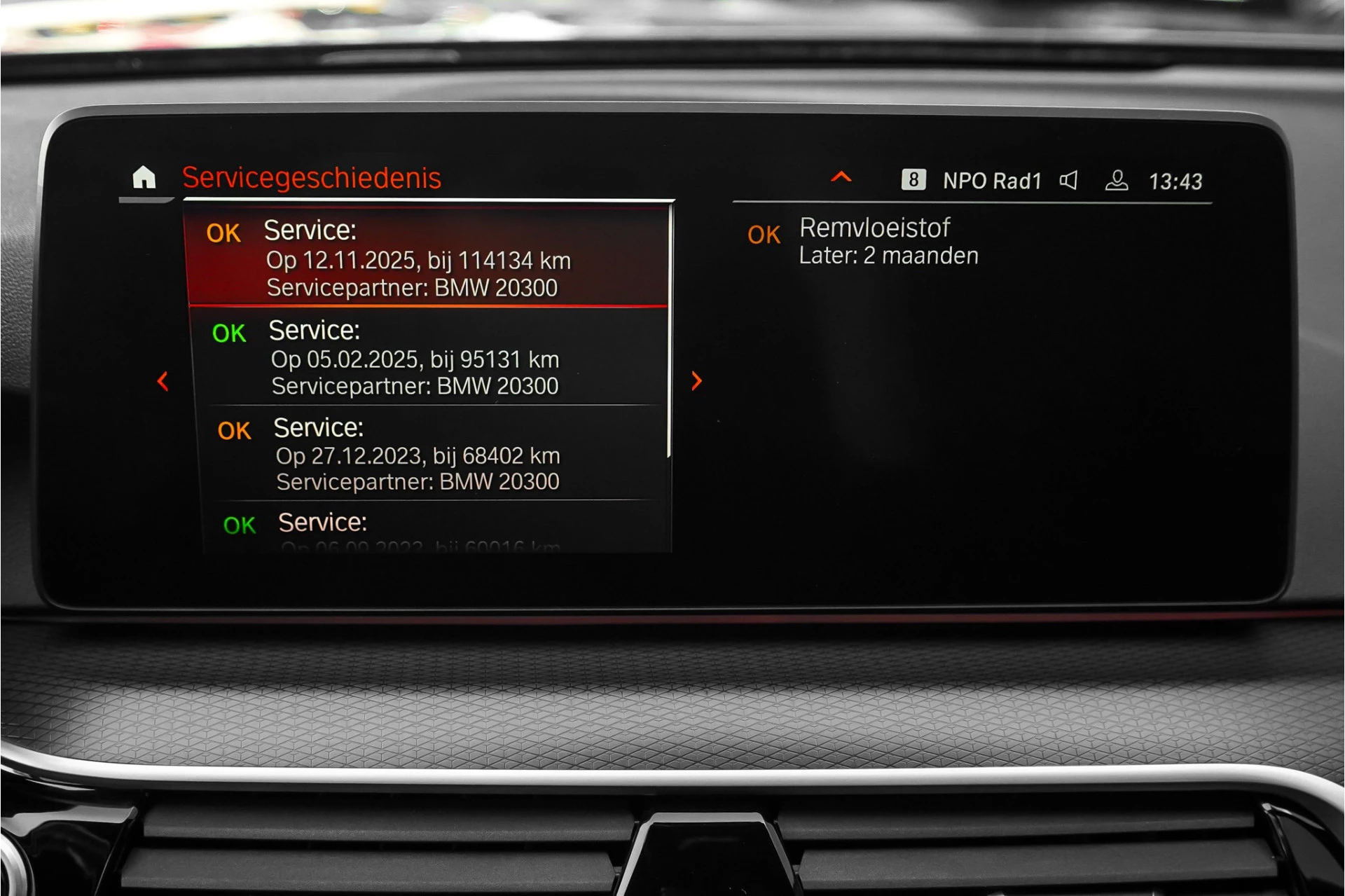Image resolution: width=1345 pixels, height=896 pixels.
Task: Tap the clock showing 13:43
Action: pyautogui.click(x=1178, y=180)
